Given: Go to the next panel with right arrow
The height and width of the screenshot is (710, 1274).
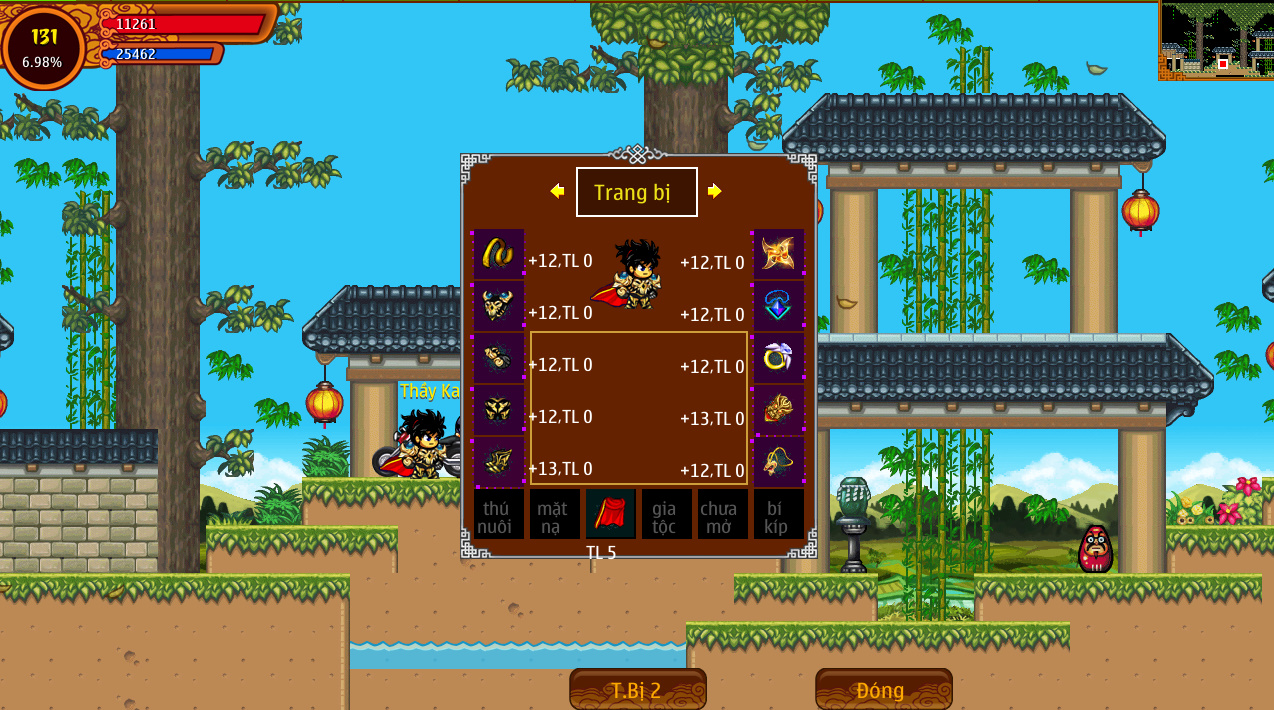Looking at the screenshot, I should click(x=714, y=191).
